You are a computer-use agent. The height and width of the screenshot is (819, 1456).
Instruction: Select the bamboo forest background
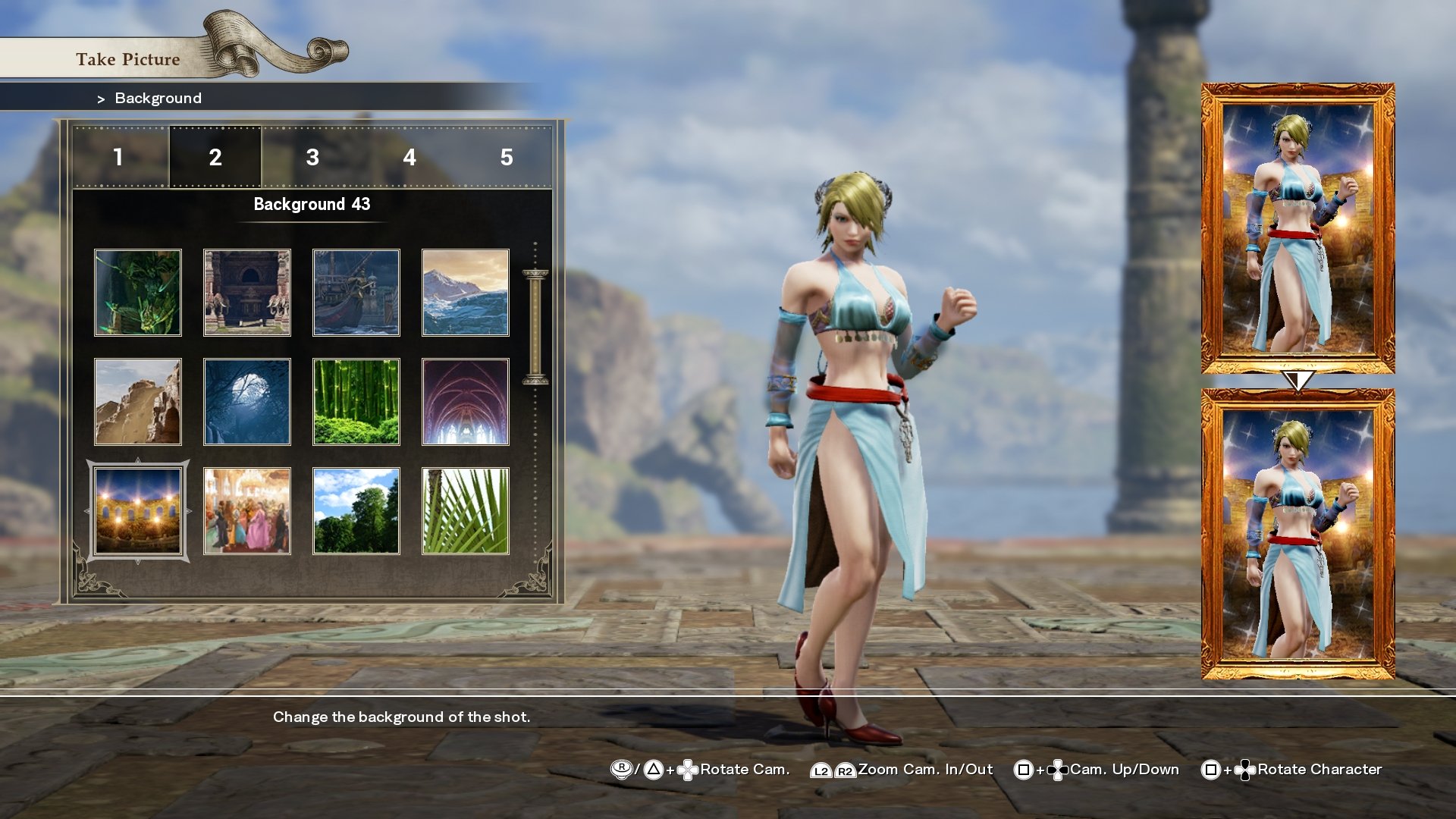(356, 401)
